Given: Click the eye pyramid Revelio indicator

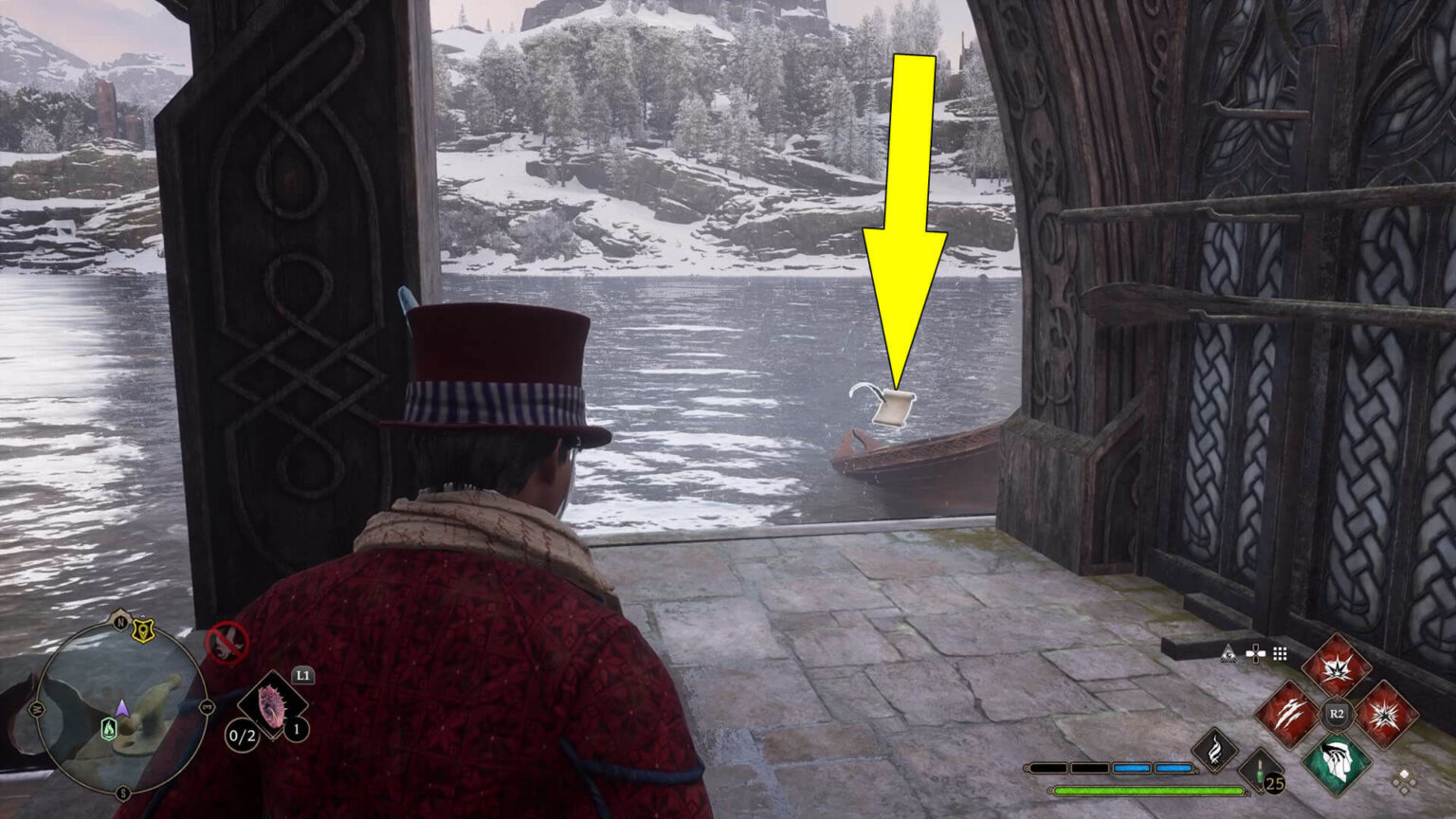Looking at the screenshot, I should pos(1228,654).
